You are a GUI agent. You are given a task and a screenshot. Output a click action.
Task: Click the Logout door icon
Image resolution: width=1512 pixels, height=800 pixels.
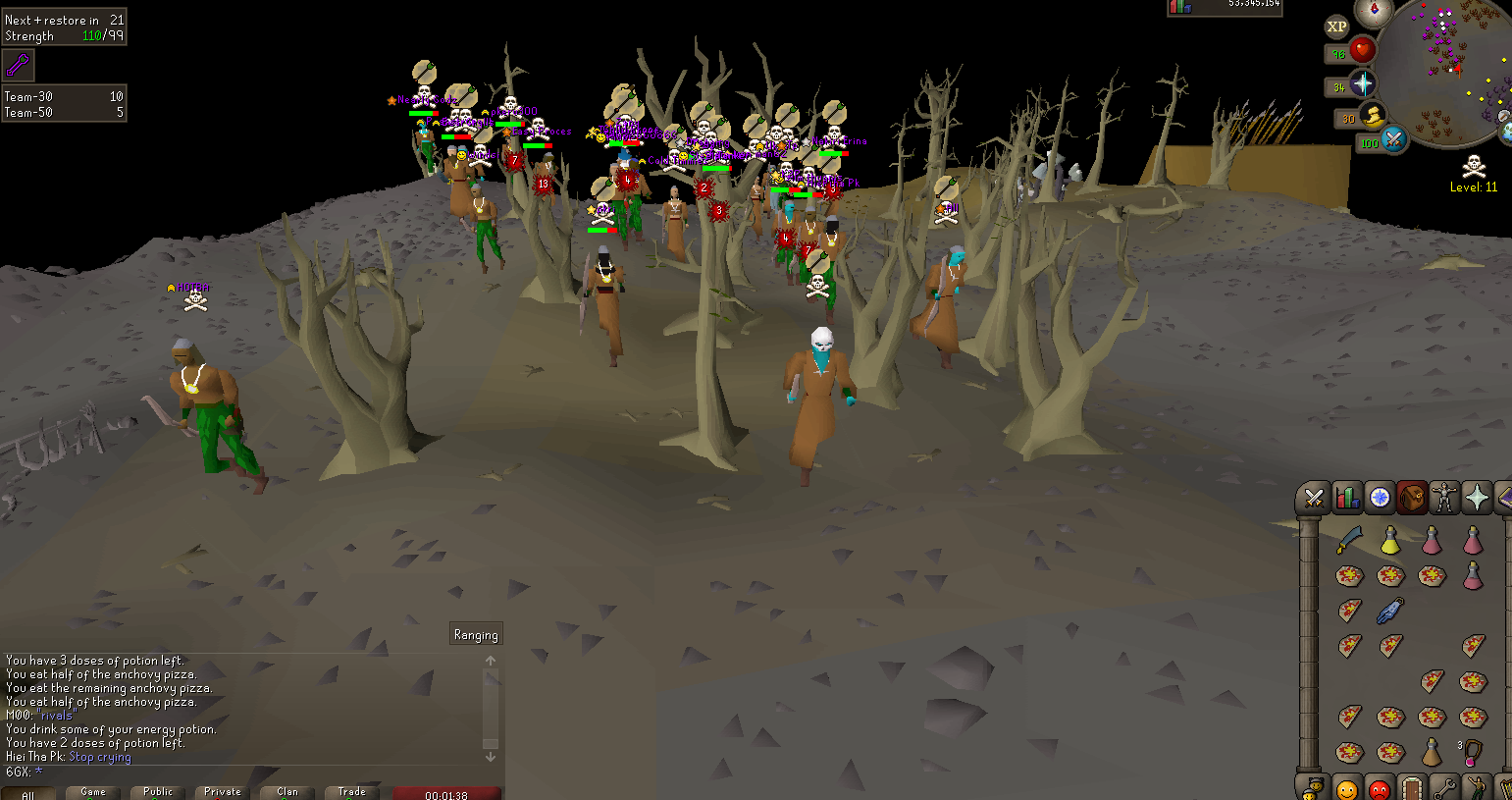pos(1412,788)
